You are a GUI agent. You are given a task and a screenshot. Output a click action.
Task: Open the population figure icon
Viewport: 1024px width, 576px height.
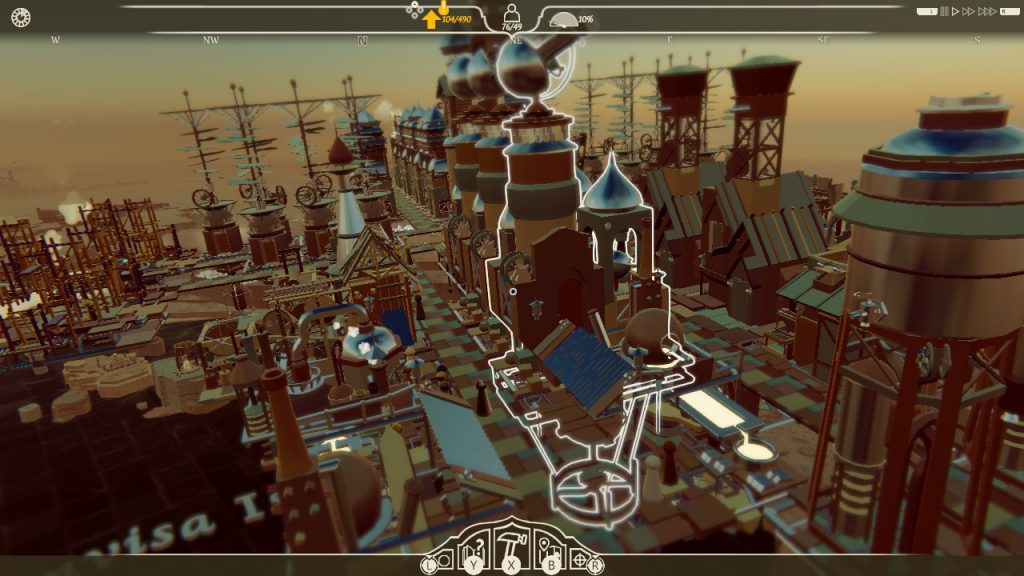click(512, 14)
